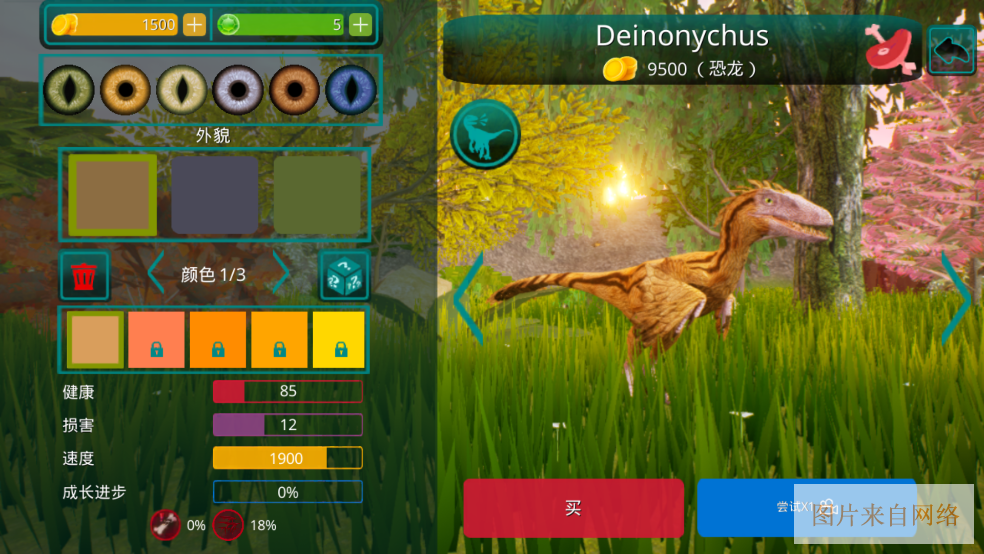The height and width of the screenshot is (554, 984).
Task: Show the previous dinosaur with the left arrow
Action: [x=468, y=297]
